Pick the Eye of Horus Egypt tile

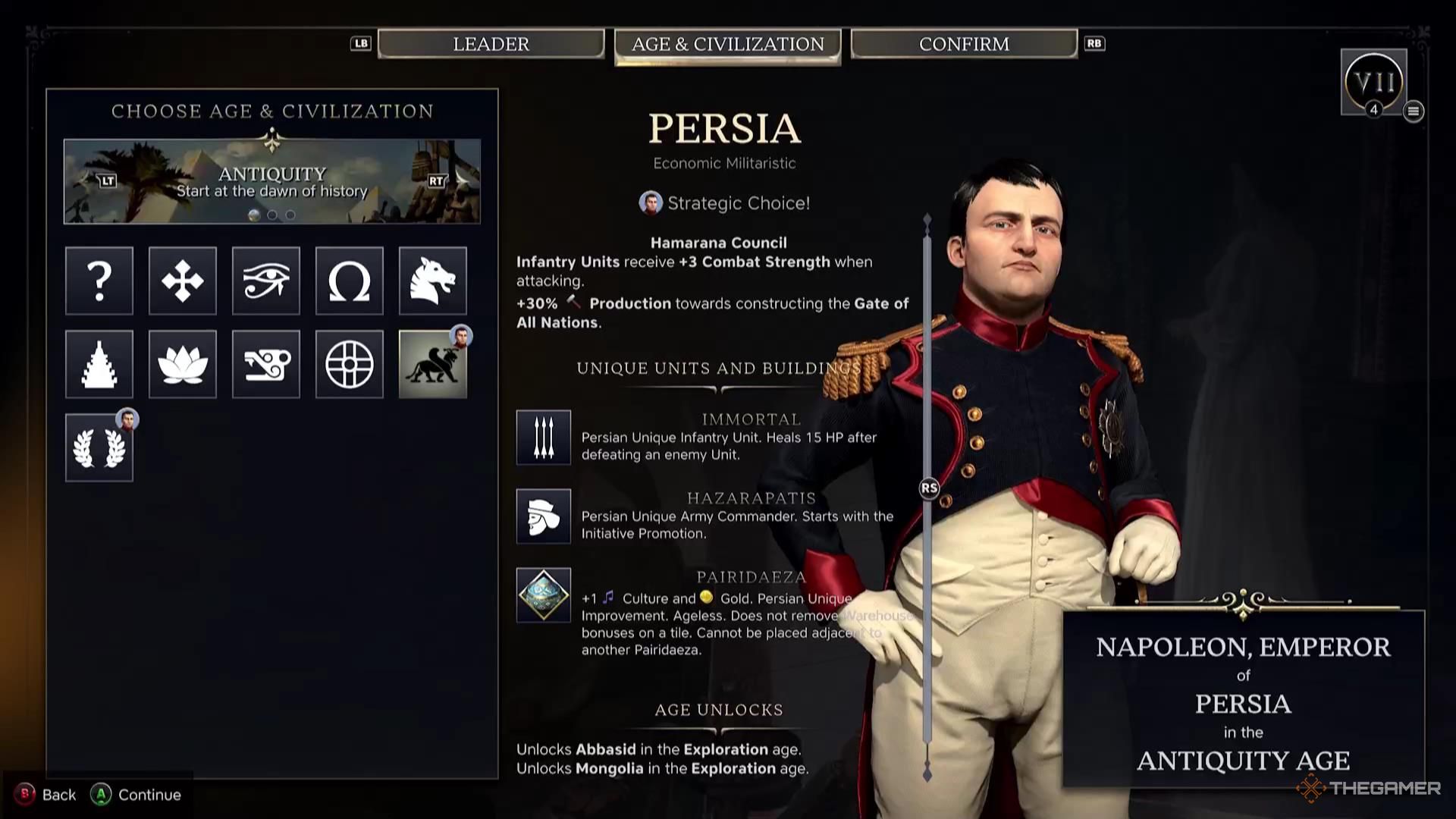pos(266,281)
